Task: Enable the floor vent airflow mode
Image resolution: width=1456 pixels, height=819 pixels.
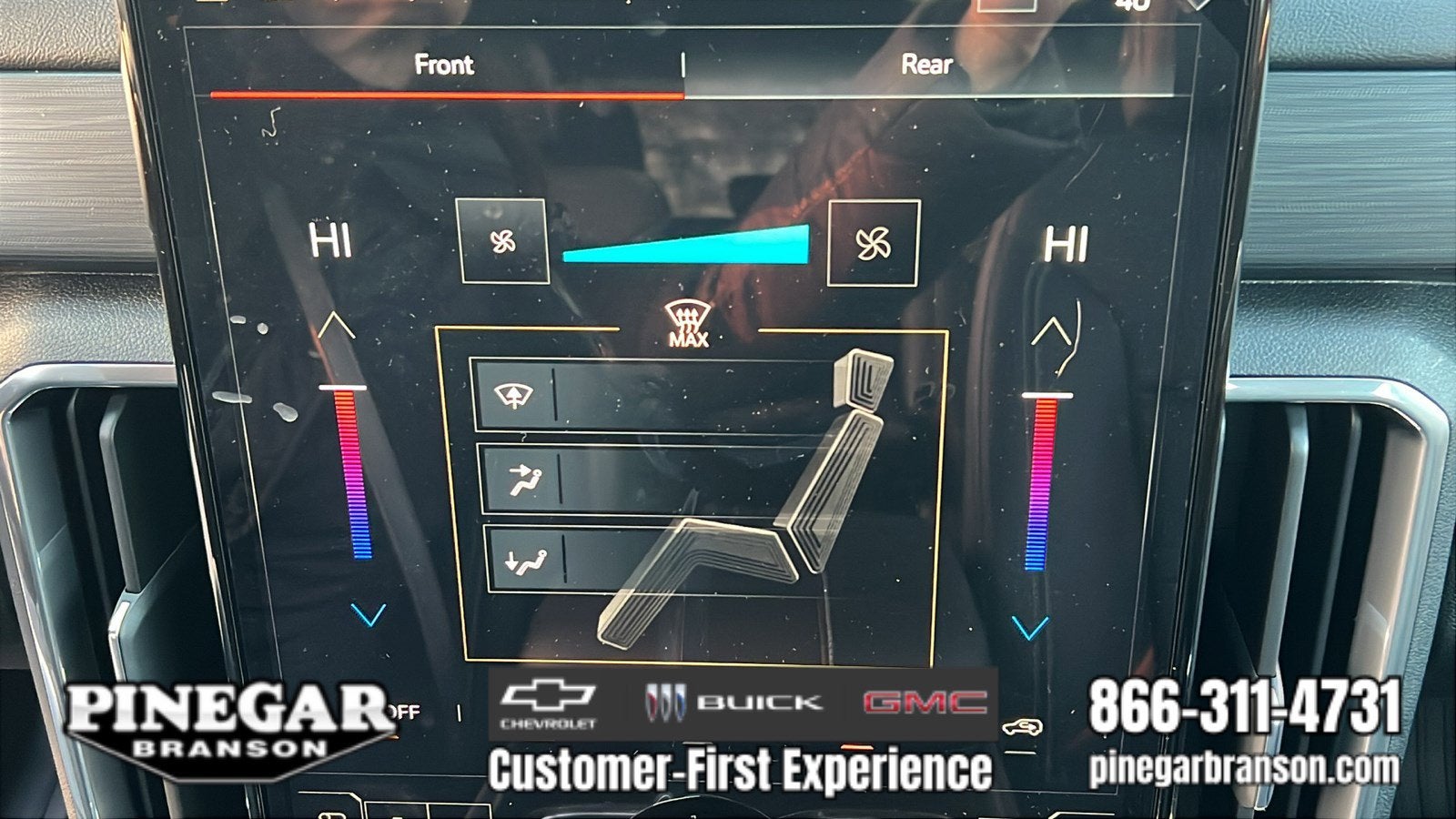Action: click(x=525, y=560)
